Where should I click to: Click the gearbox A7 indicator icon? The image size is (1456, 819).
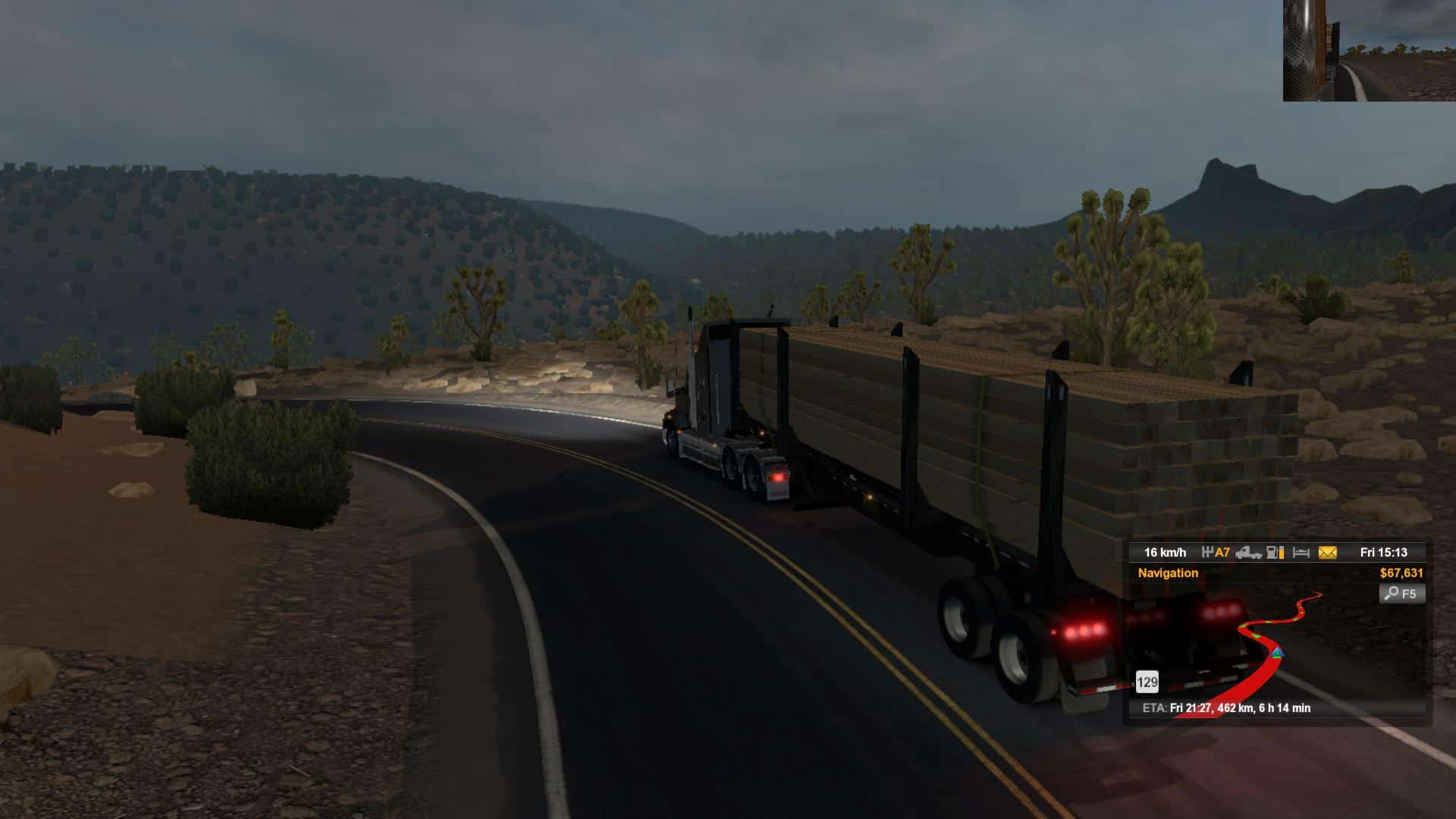coord(1216,553)
